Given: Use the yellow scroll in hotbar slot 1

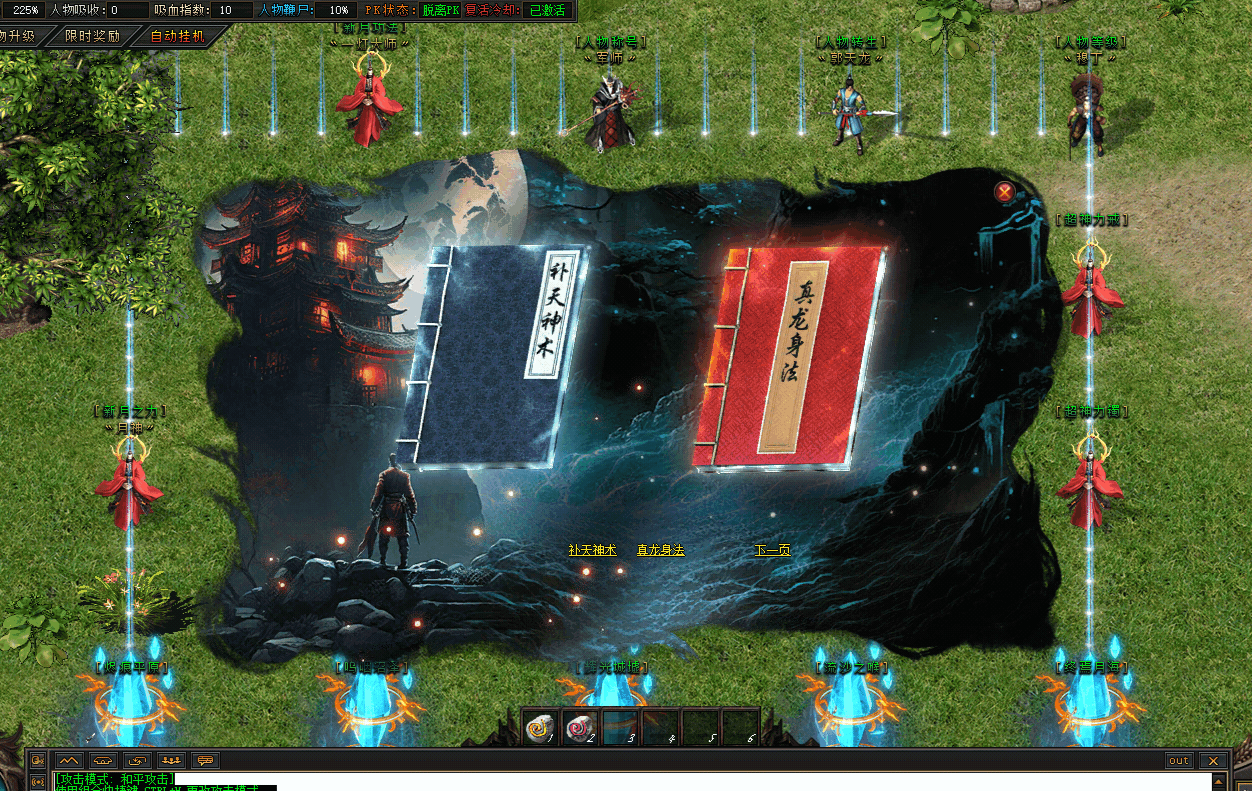Looking at the screenshot, I should point(541,728).
